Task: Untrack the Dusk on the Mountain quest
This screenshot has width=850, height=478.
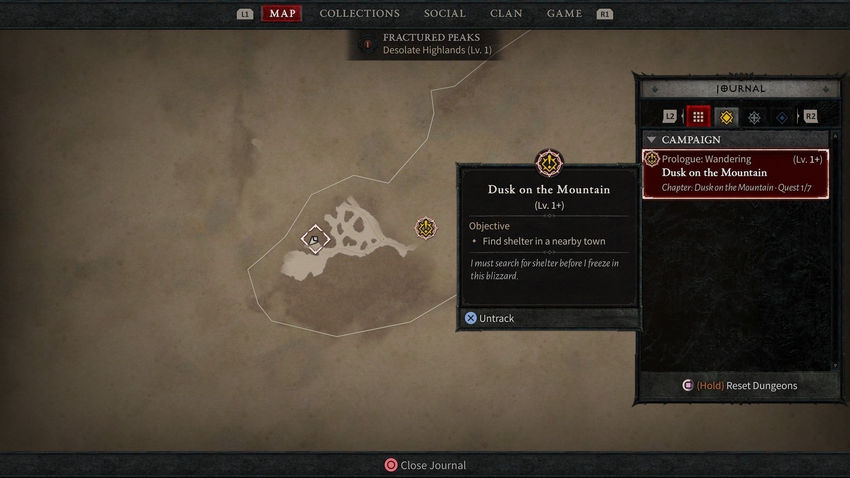Action: coord(490,318)
